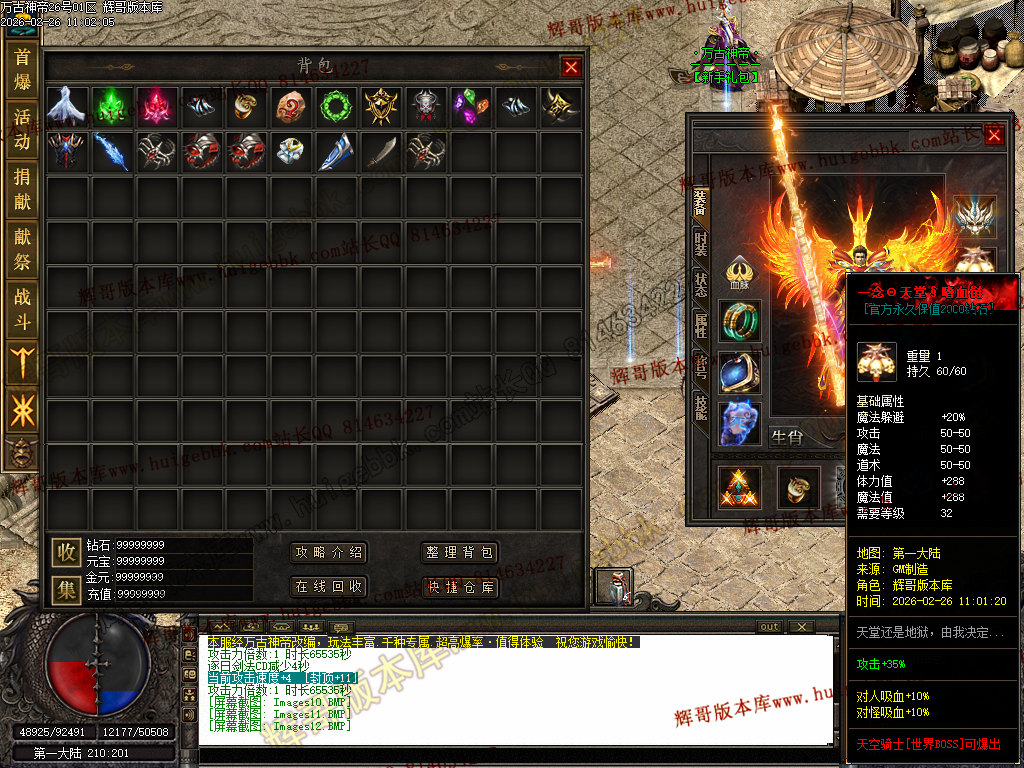Open 在线回收 online recycling
1024x768 pixels.
pos(329,586)
